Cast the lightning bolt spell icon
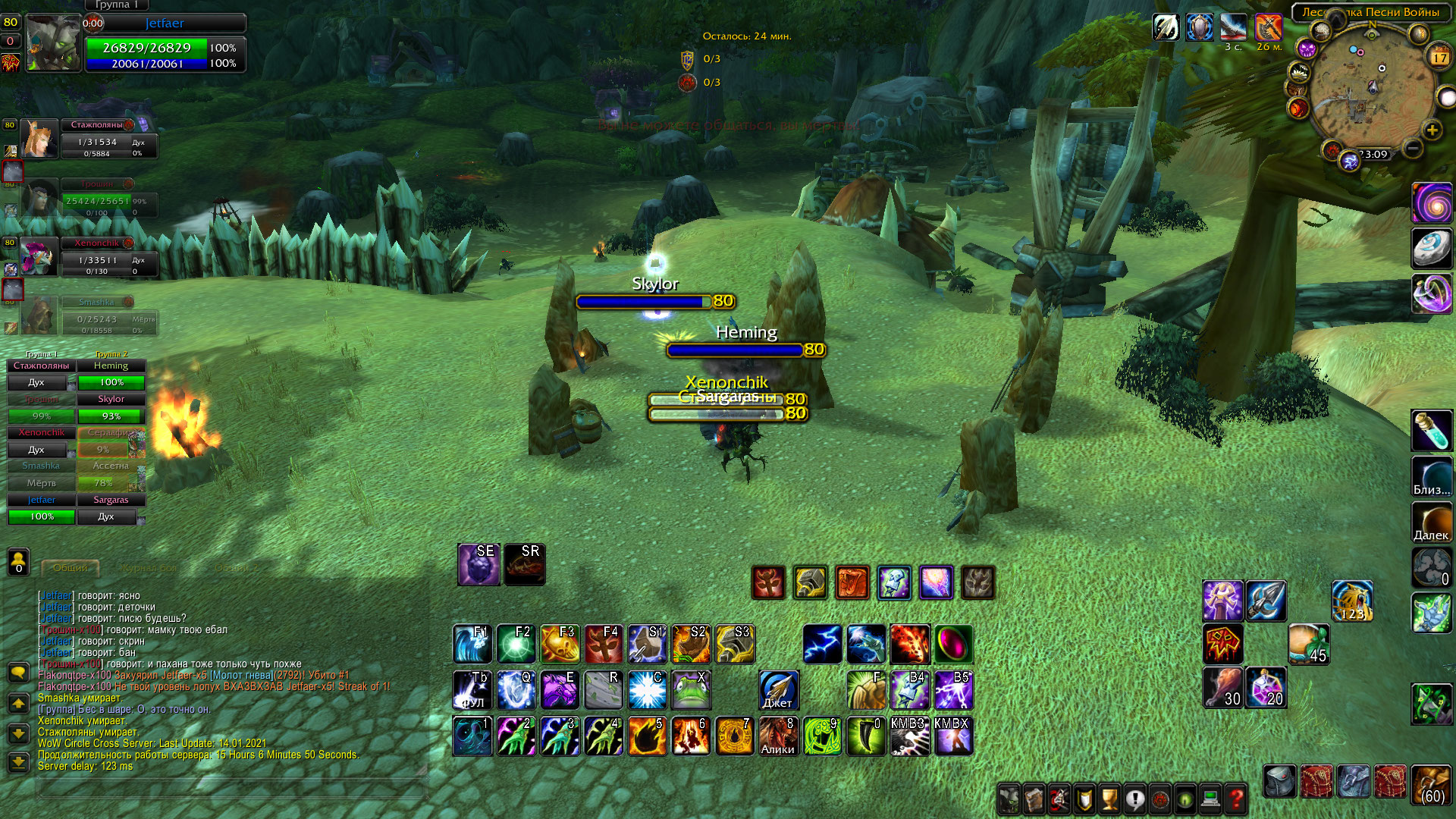1456x819 pixels. [822, 644]
